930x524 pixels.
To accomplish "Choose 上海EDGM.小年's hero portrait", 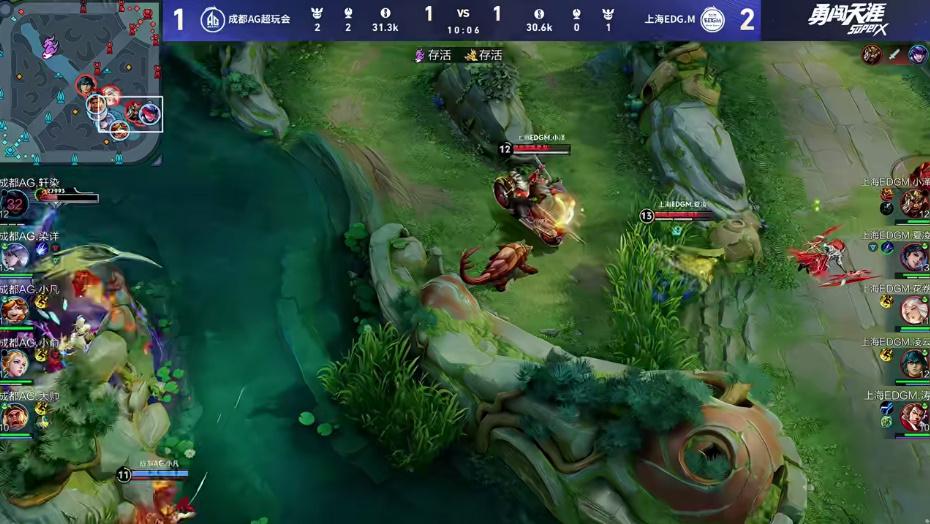I will pyautogui.click(x=914, y=203).
